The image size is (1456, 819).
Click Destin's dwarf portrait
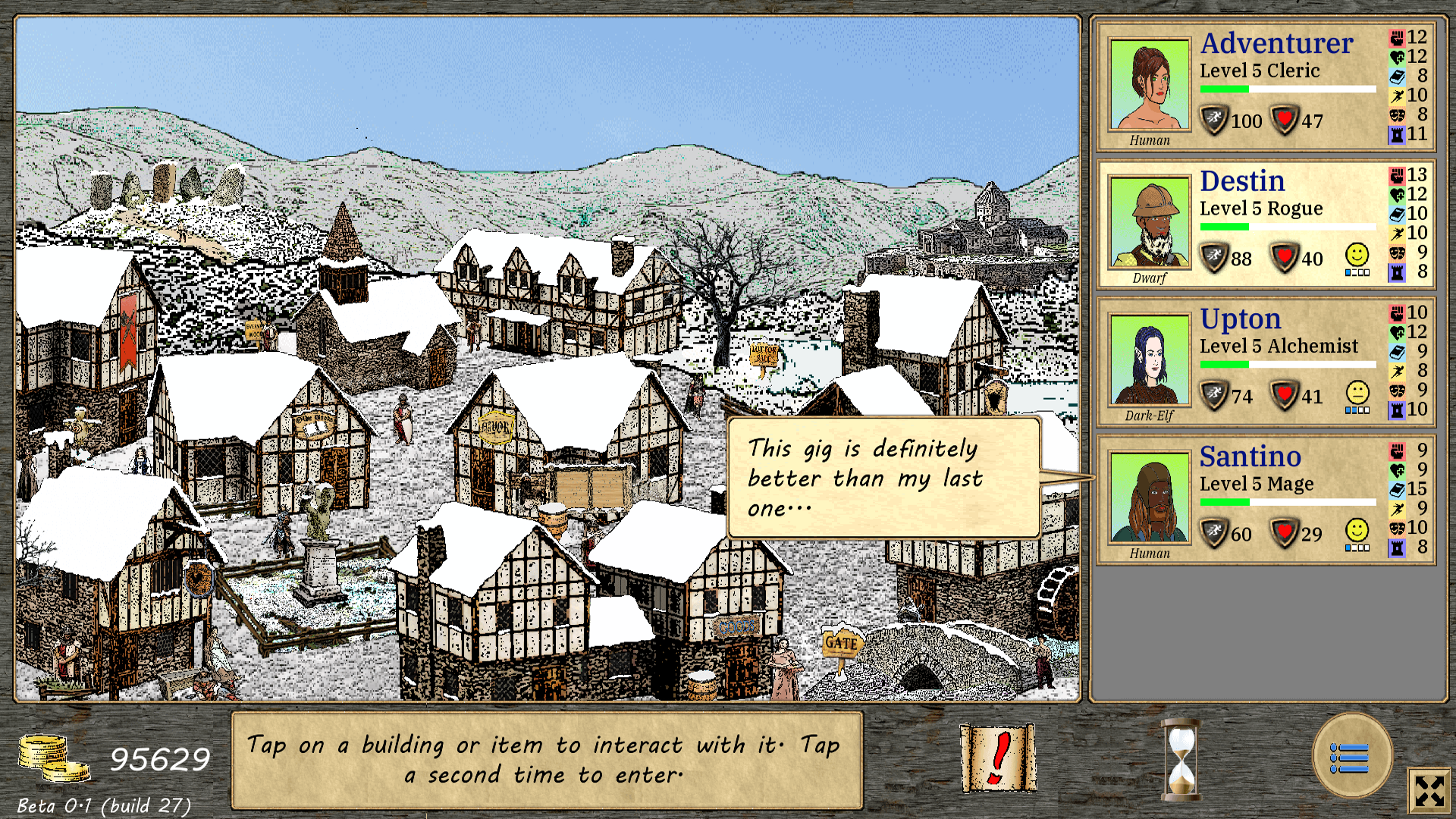click(x=1149, y=223)
